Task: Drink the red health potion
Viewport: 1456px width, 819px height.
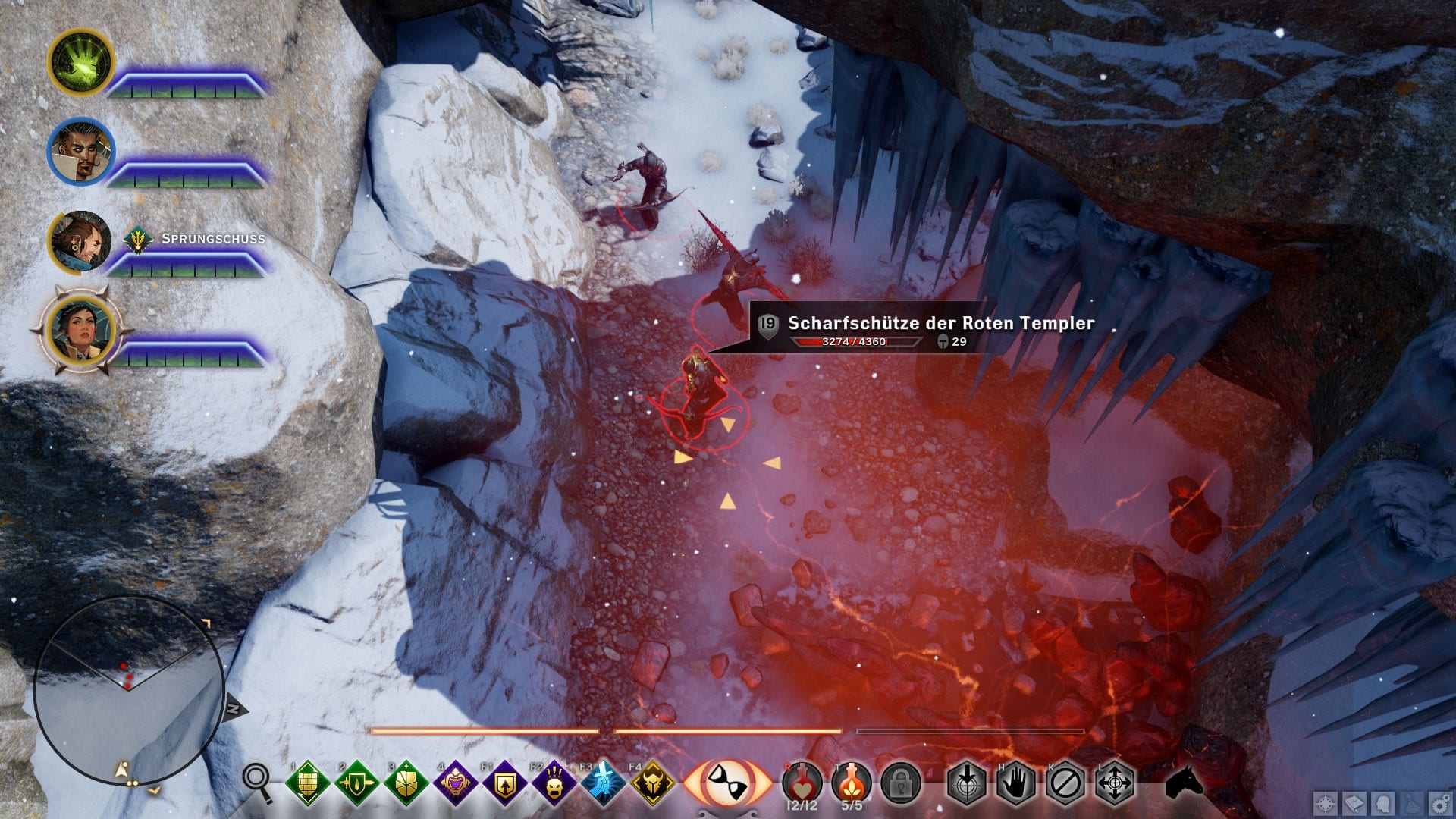Action: 802,781
